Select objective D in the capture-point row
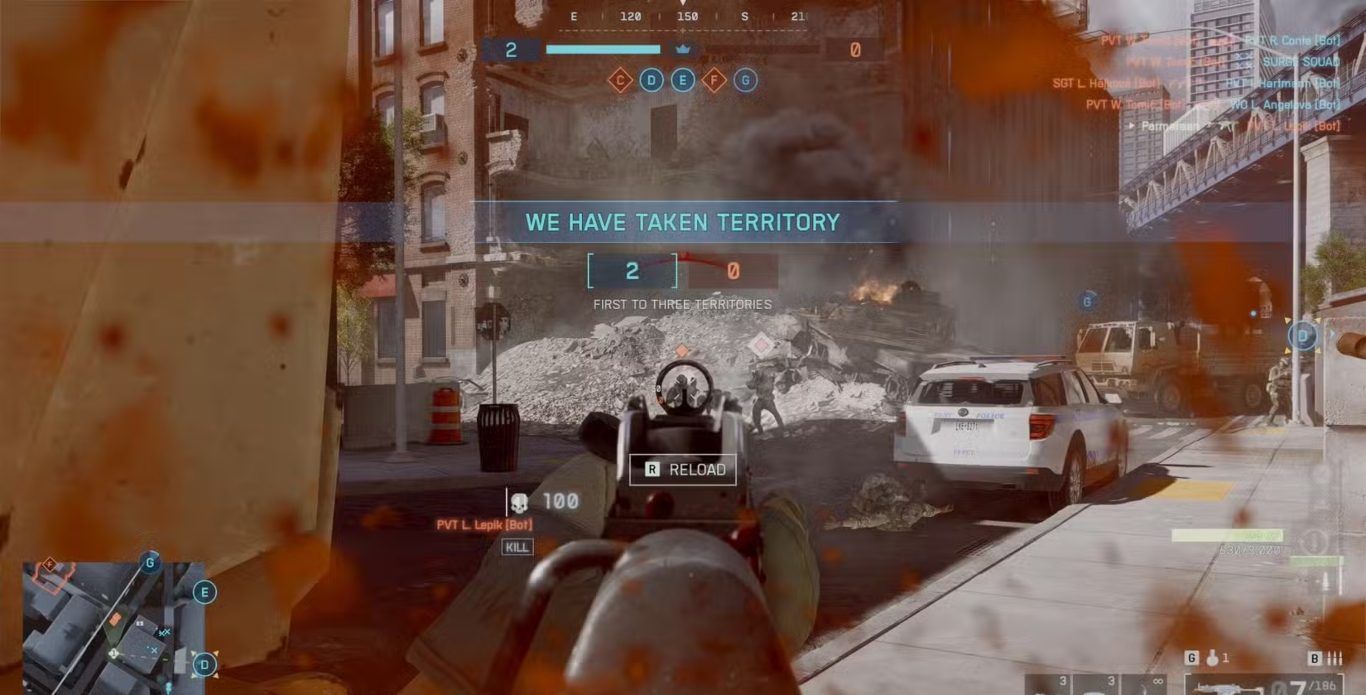 pos(651,80)
